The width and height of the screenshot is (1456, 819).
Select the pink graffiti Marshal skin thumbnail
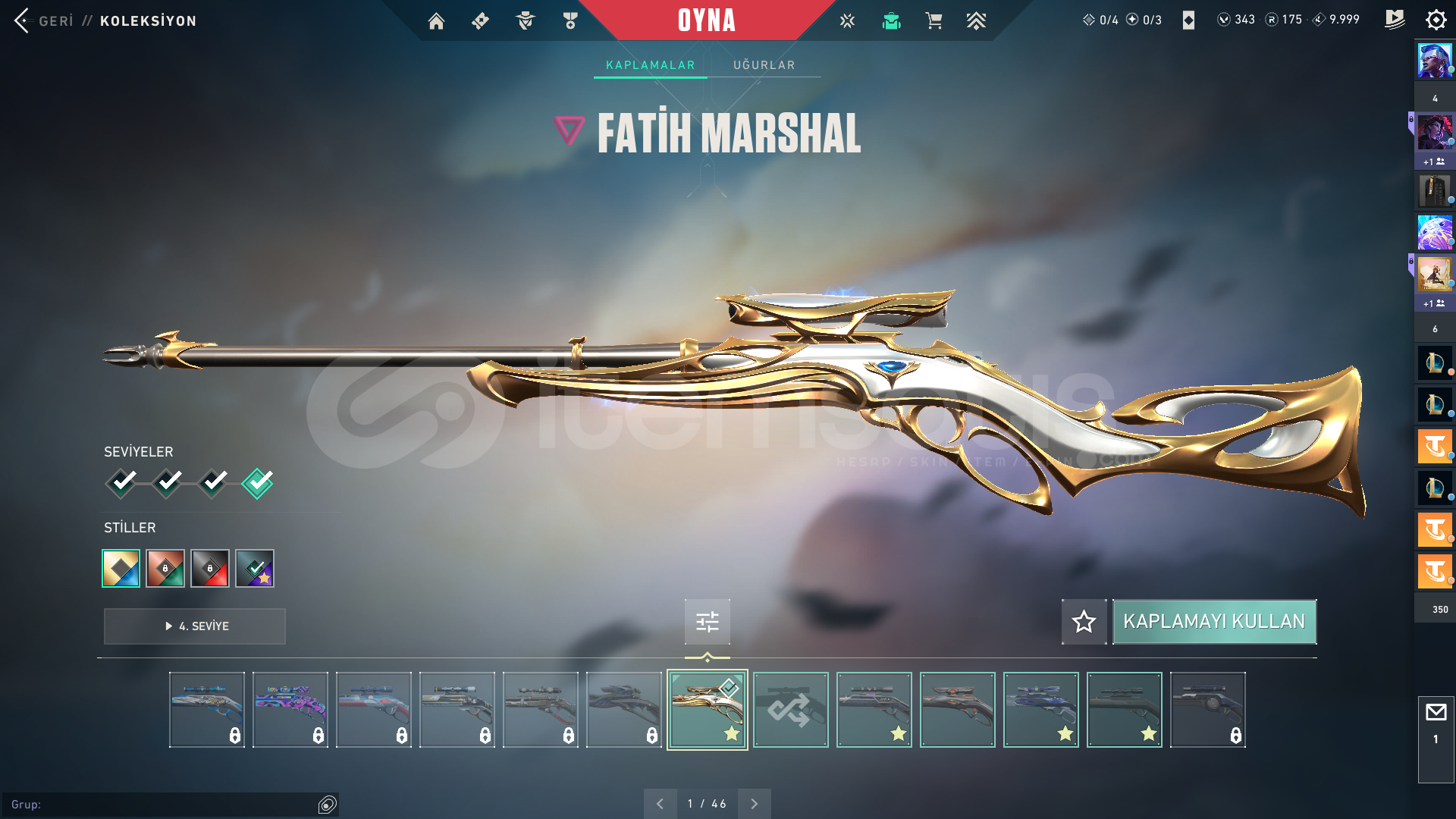290,710
